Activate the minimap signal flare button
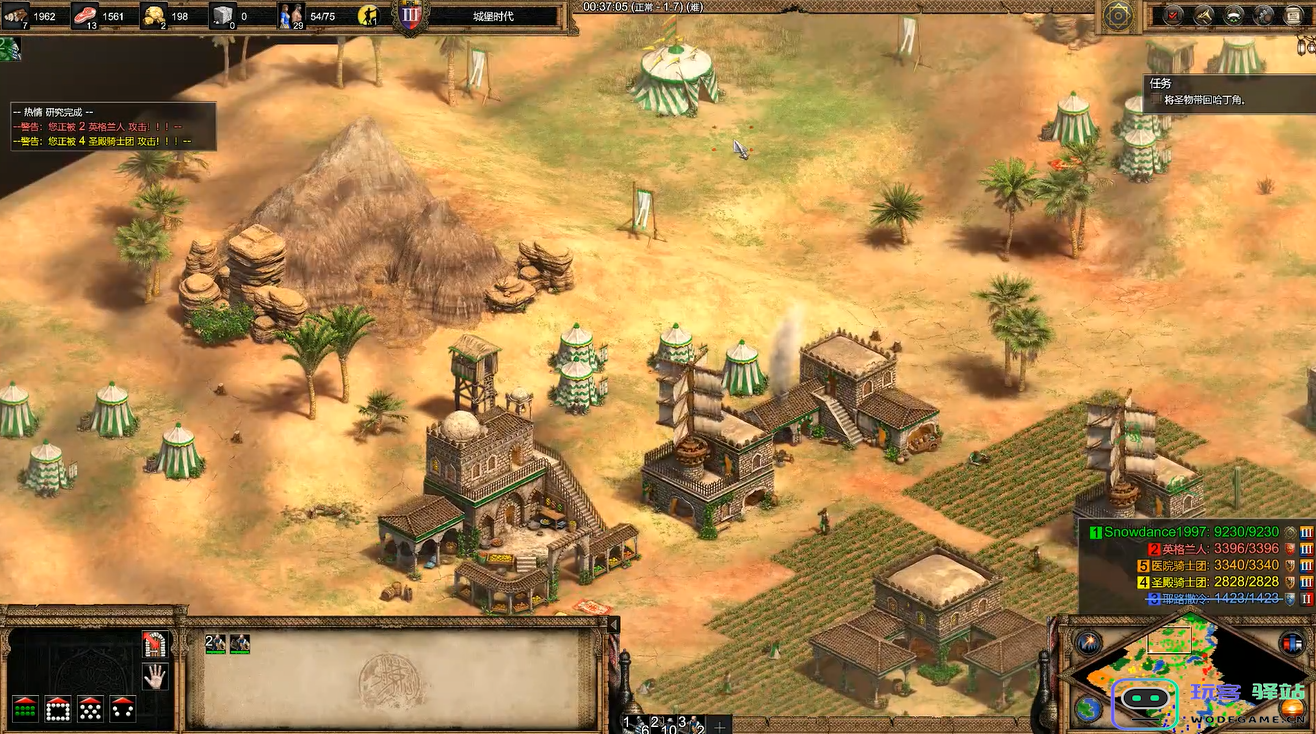Image resolution: width=1316 pixels, height=734 pixels. pos(1087,643)
